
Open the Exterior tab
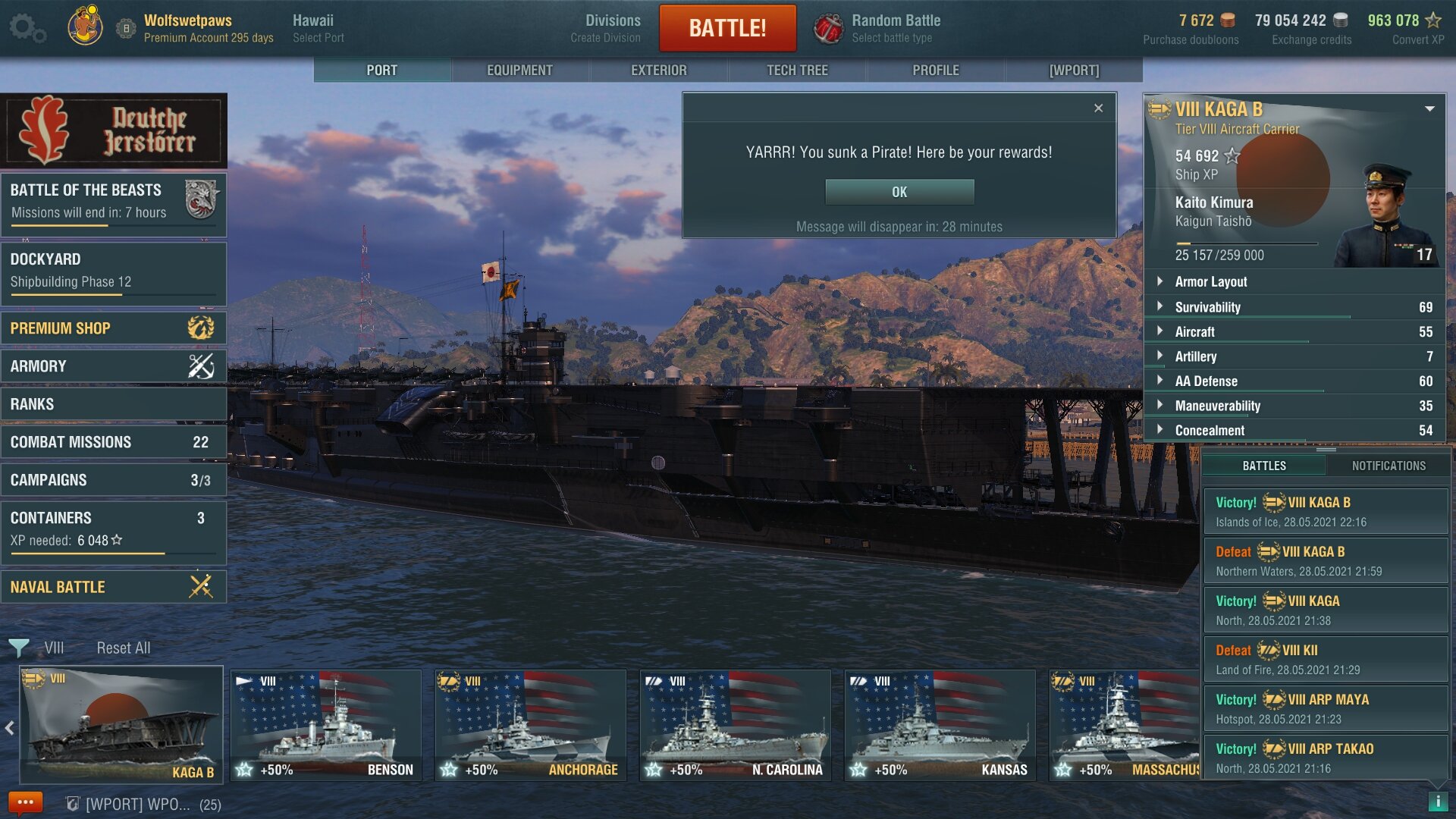658,70
